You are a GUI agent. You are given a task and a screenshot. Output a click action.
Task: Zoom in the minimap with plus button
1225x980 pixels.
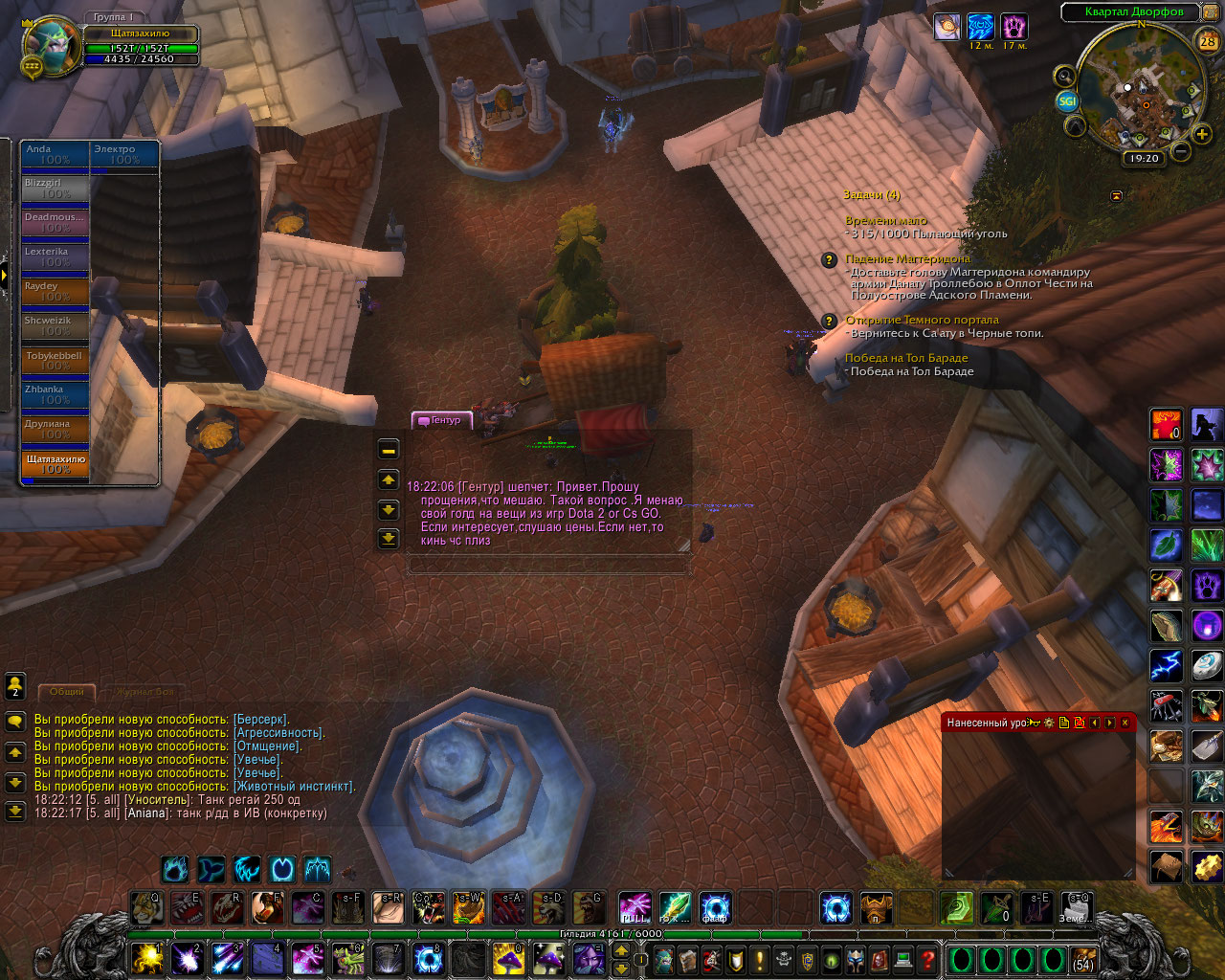point(1203,134)
